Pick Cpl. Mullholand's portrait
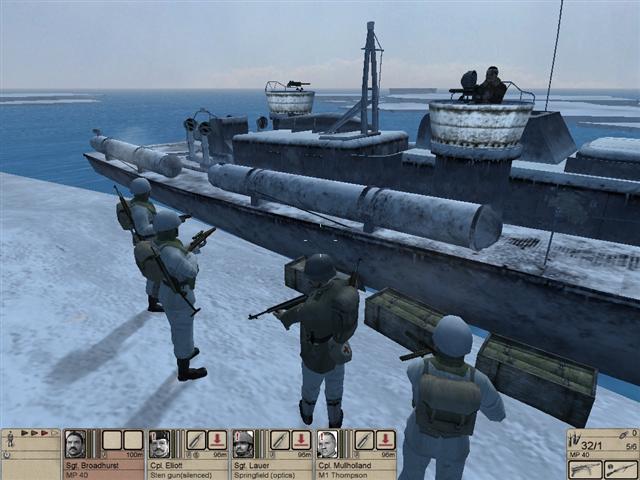The width and height of the screenshot is (640, 480). [327, 443]
